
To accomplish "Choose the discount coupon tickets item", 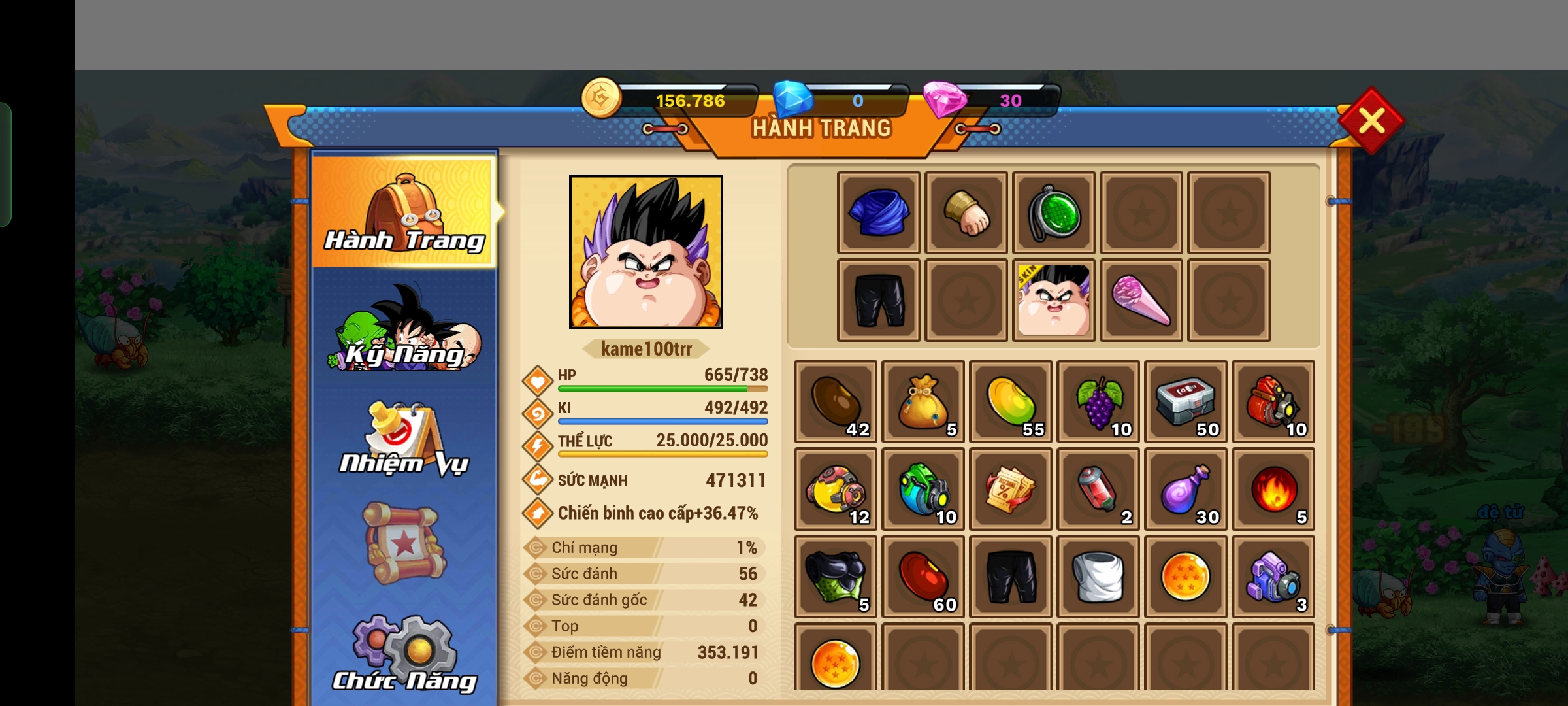I will point(1011,489).
